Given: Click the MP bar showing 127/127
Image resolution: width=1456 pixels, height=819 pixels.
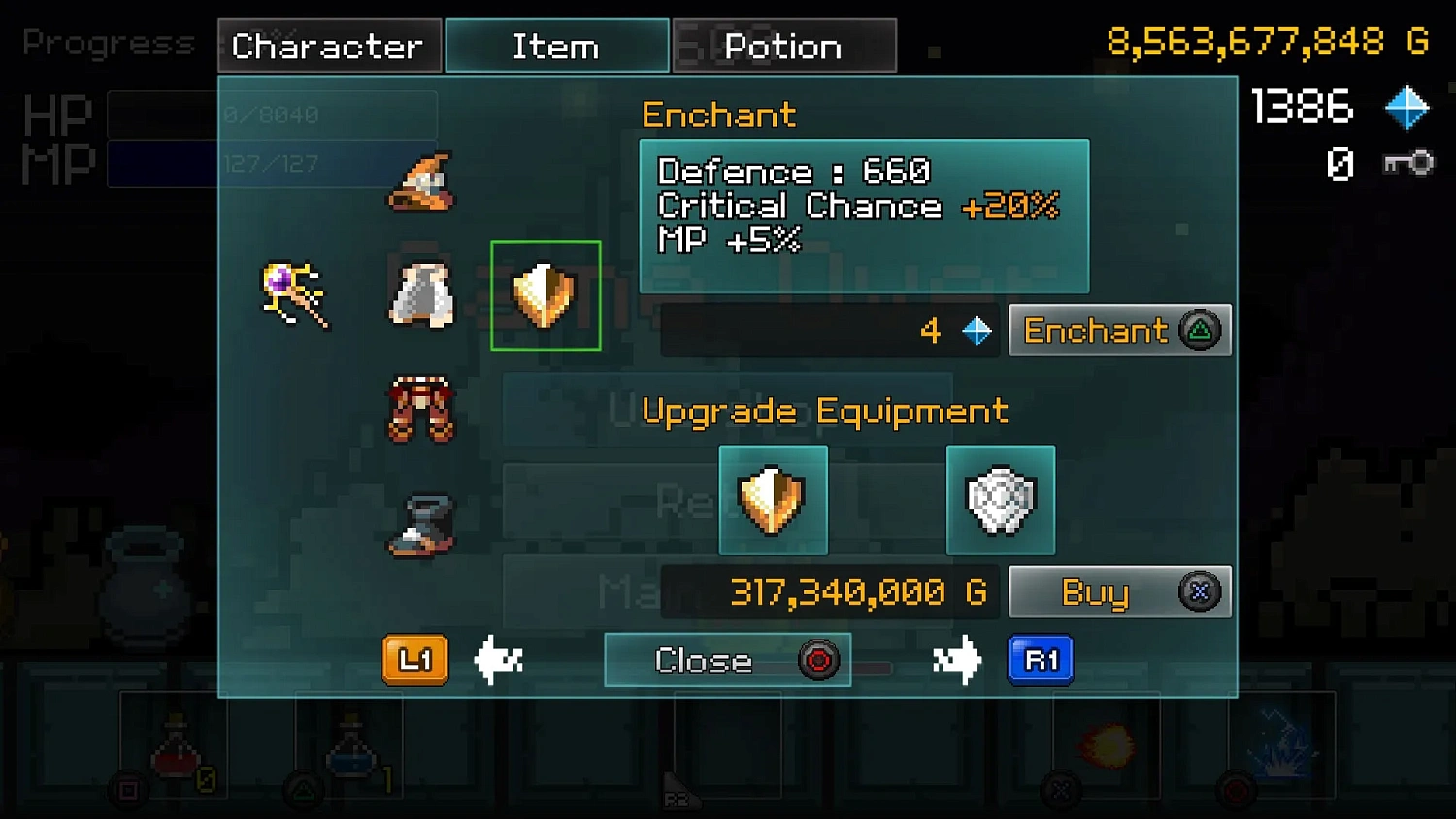Looking at the screenshot, I should point(272,163).
